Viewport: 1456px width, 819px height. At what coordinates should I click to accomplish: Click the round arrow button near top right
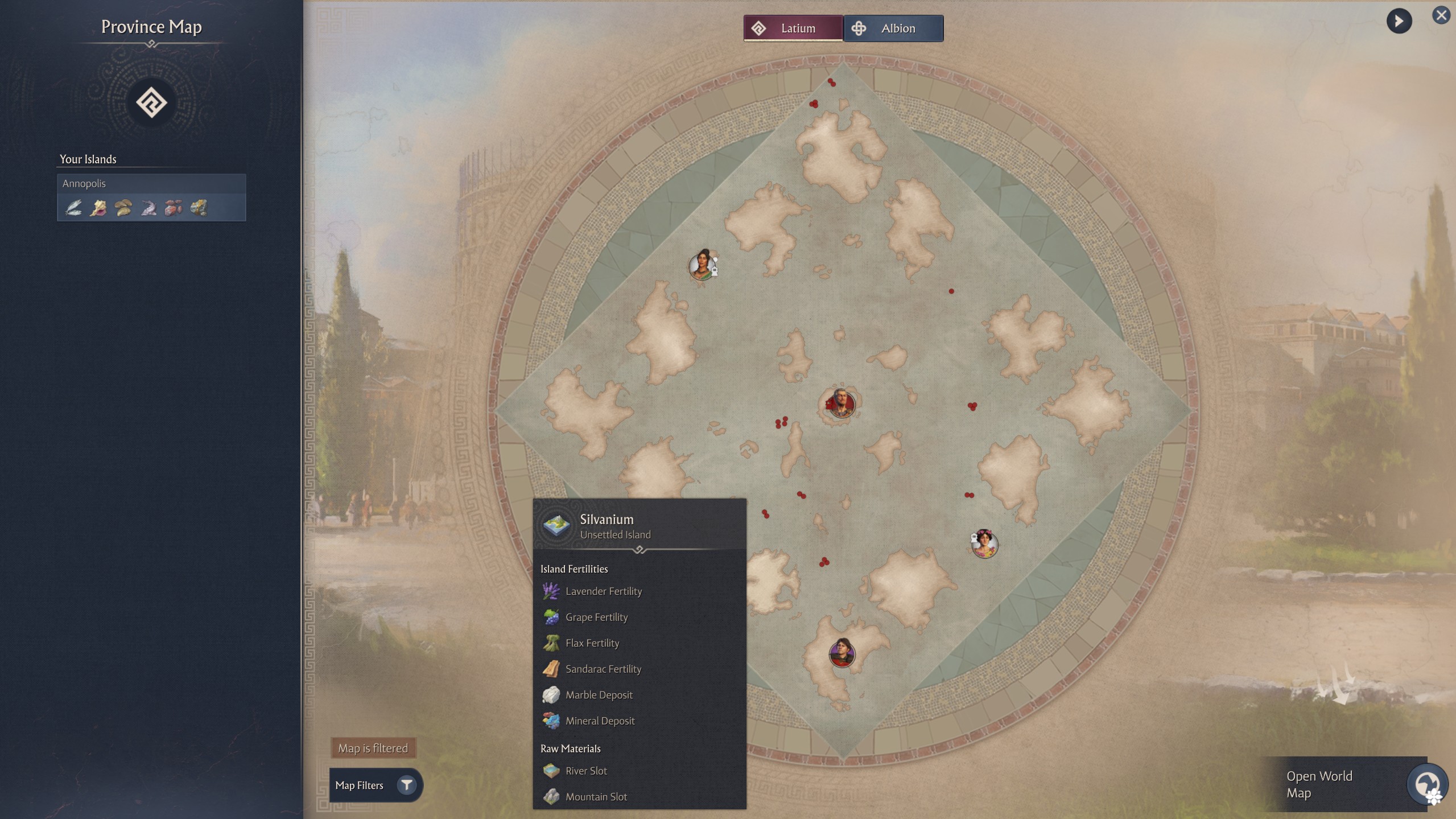[x=1399, y=22]
